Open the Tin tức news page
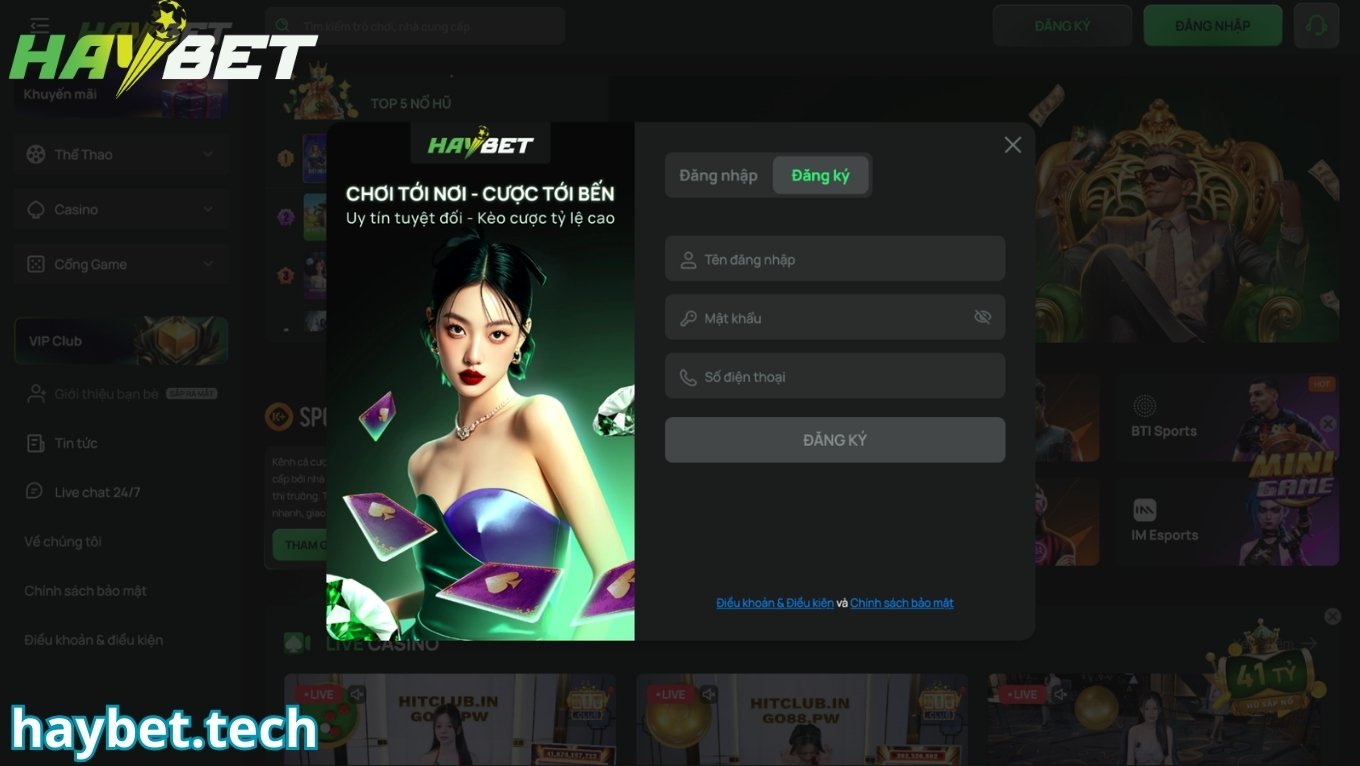The height and width of the screenshot is (766, 1360). coord(75,443)
